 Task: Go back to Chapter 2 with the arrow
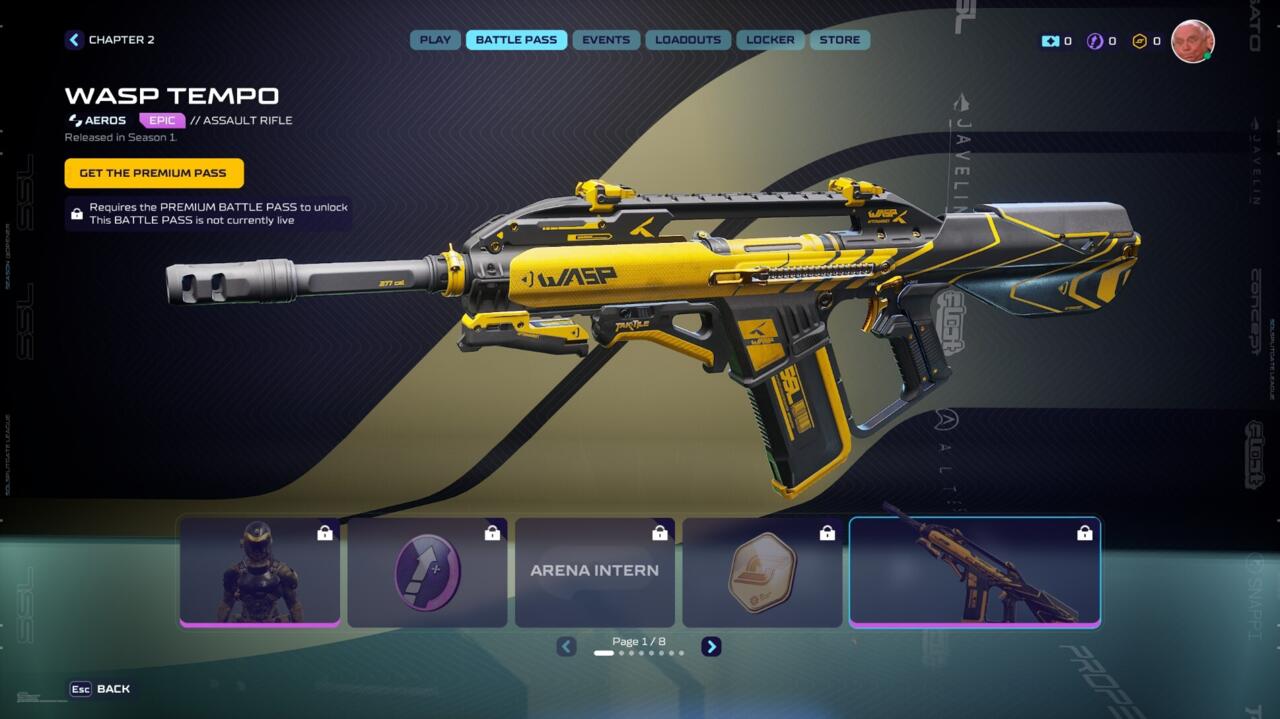74,40
